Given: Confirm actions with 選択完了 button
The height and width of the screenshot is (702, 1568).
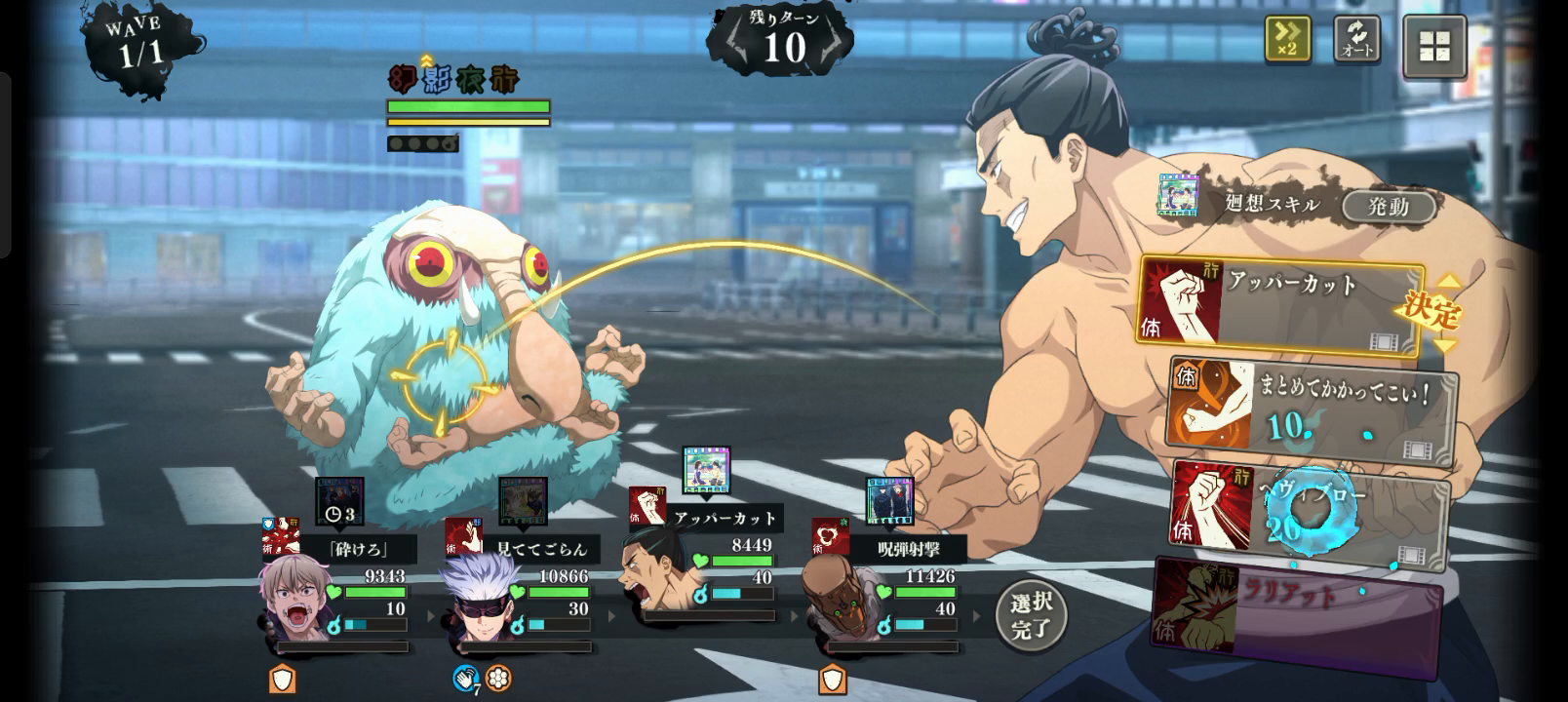Looking at the screenshot, I should pos(1031,615).
